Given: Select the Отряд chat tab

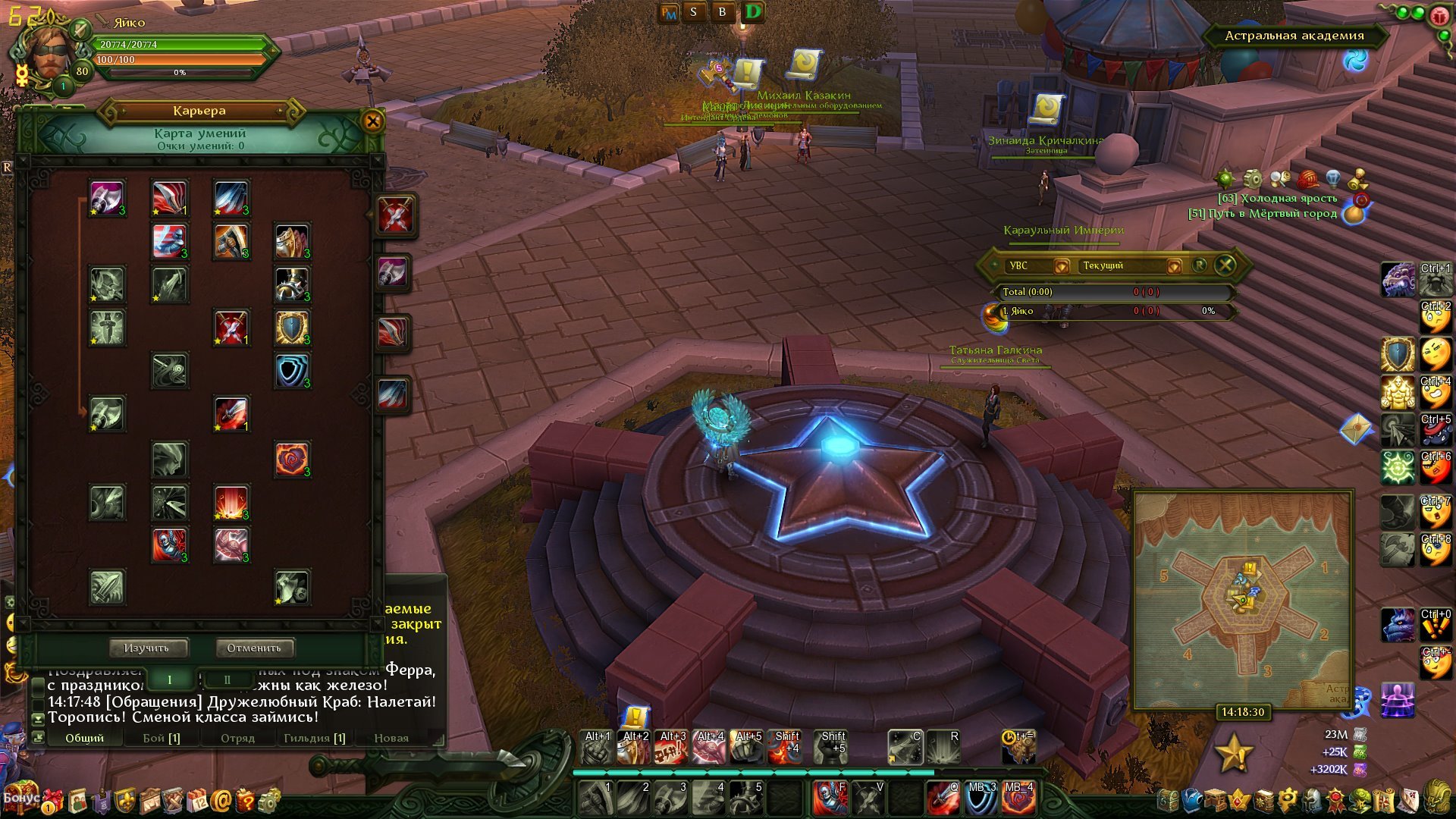Looking at the screenshot, I should point(237,738).
